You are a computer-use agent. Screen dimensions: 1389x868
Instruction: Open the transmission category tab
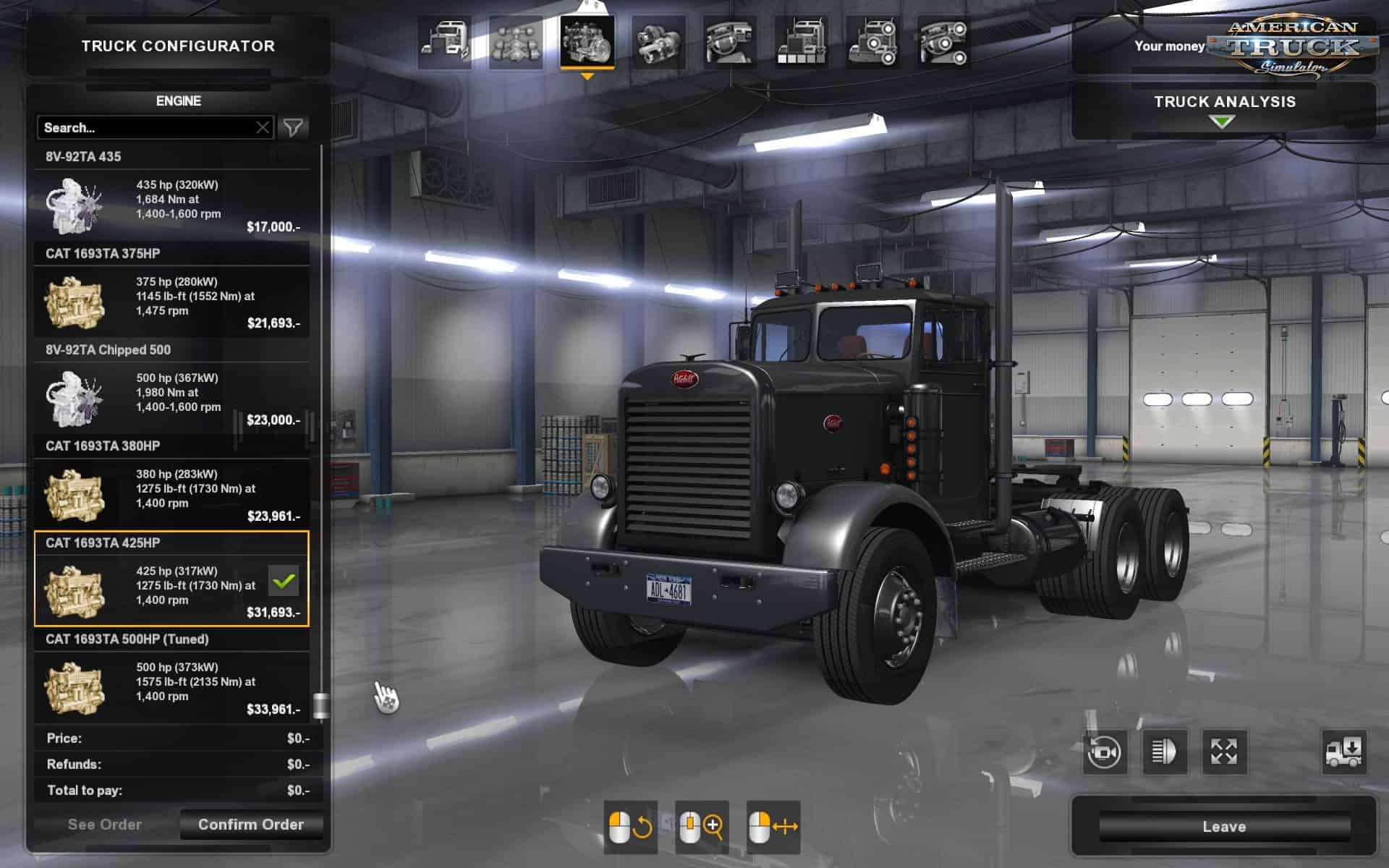click(658, 43)
